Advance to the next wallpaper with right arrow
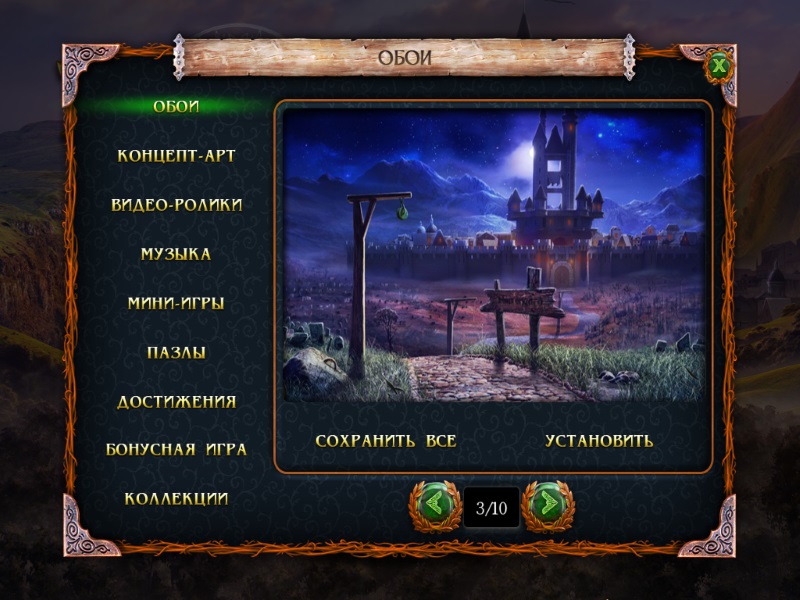800x600 pixels. [548, 506]
